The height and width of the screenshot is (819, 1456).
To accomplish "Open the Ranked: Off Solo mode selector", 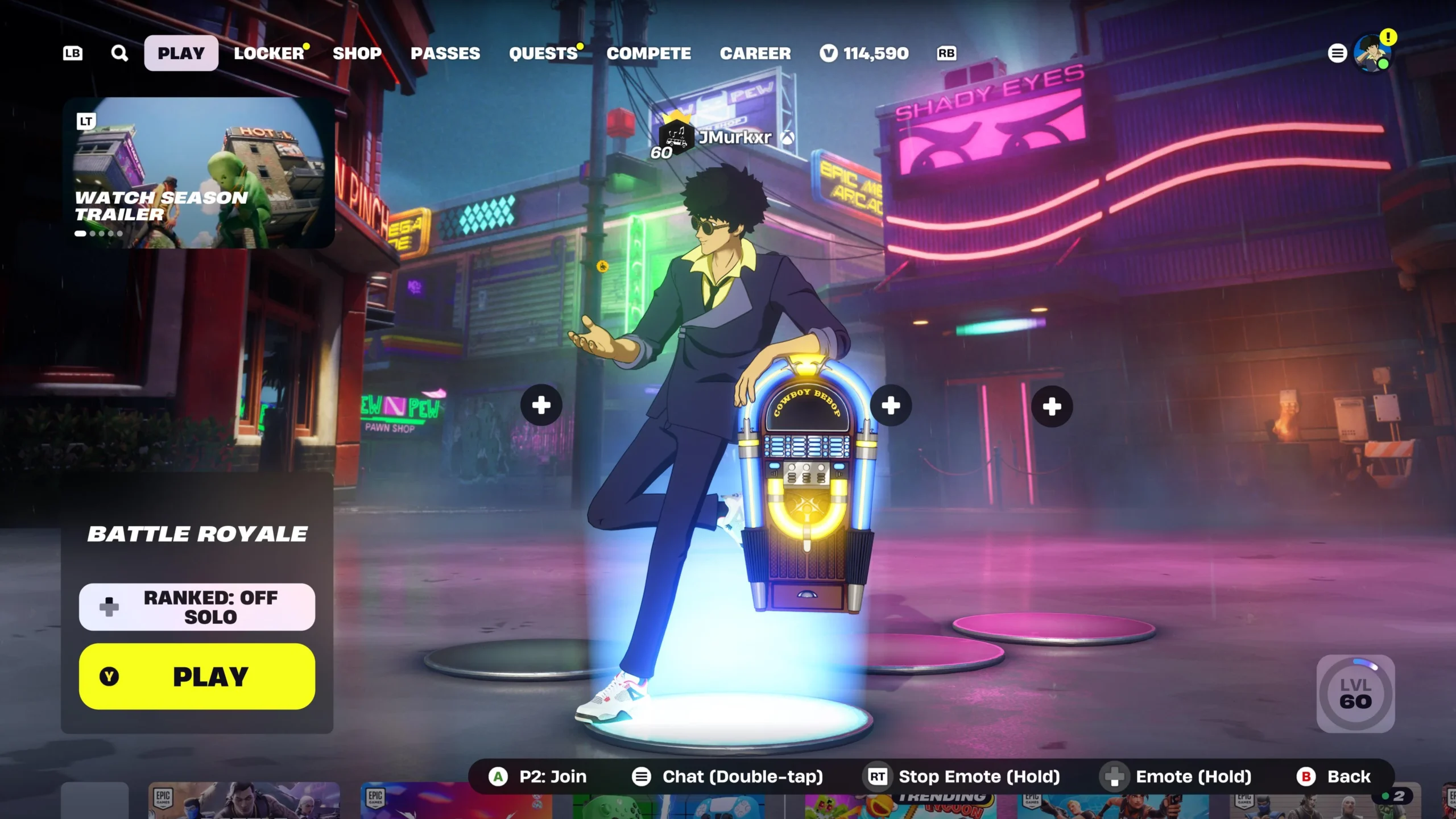I will (x=197, y=606).
